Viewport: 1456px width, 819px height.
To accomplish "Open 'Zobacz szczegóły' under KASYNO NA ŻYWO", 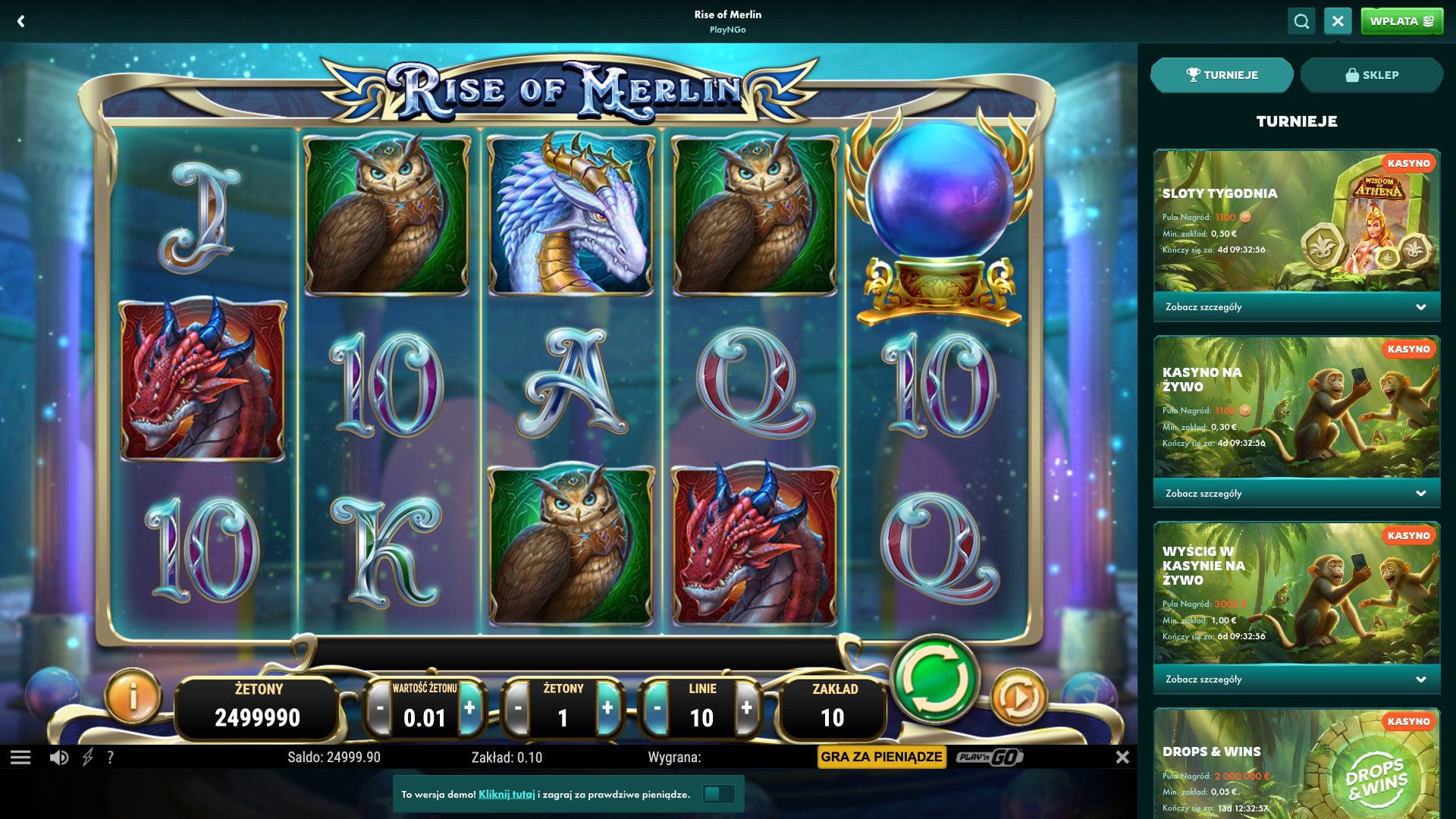I will pos(1295,493).
